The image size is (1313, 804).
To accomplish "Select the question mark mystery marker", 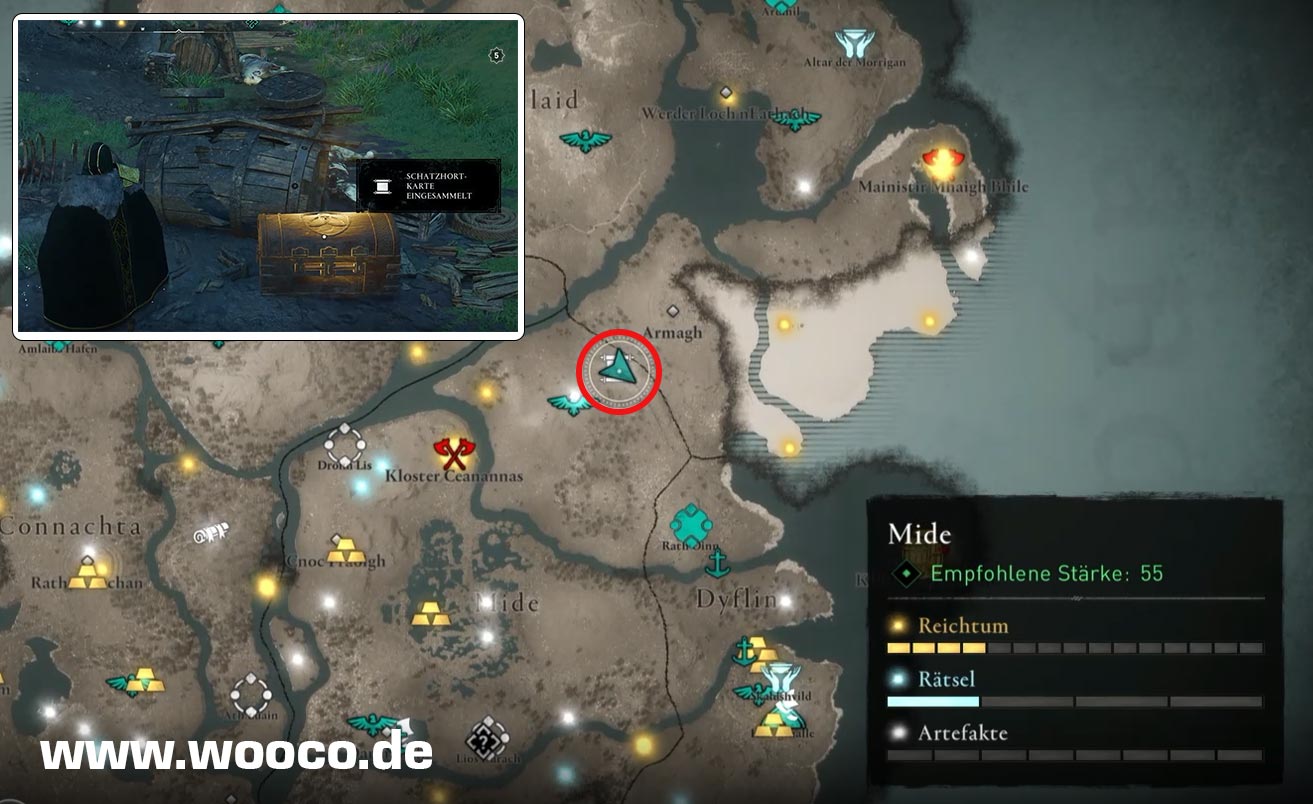I will 487,740.
